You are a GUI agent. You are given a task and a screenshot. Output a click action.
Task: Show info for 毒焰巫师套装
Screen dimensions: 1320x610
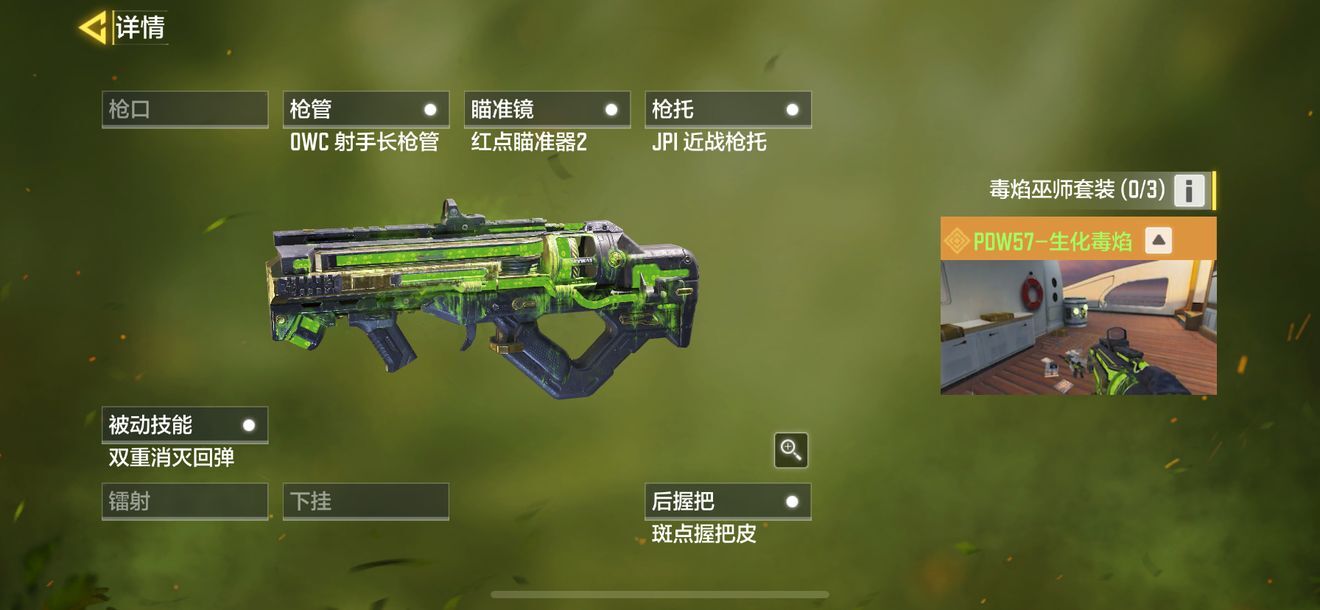point(1188,190)
